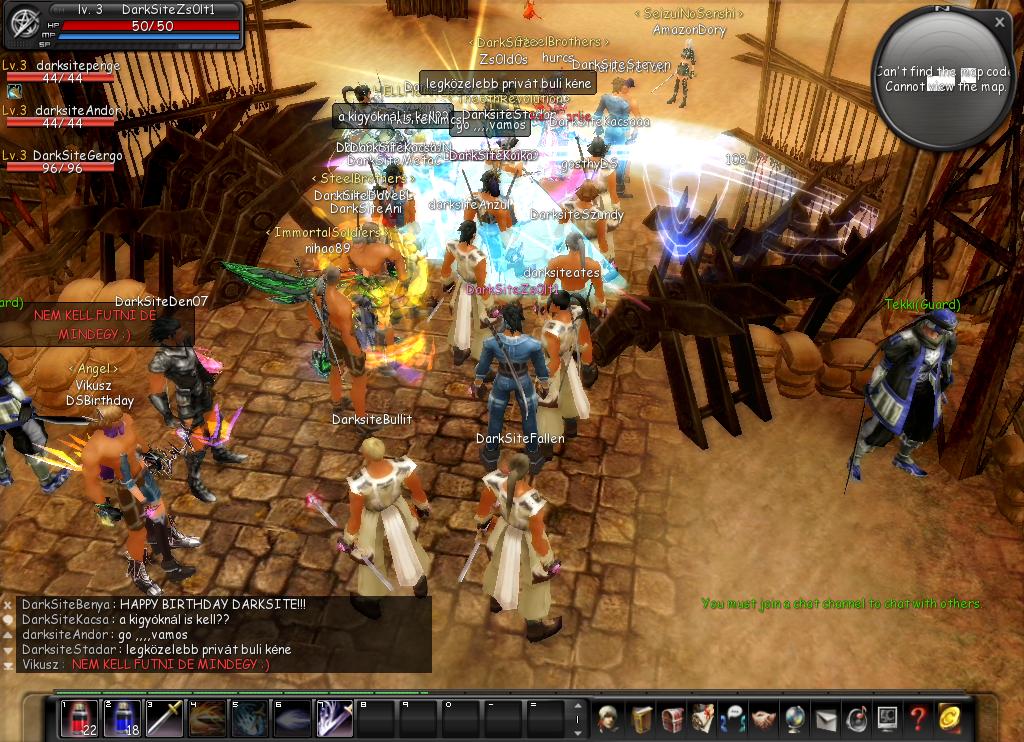
Task: Close the minimap with the X button
Action: pyautogui.click(x=1000, y=21)
